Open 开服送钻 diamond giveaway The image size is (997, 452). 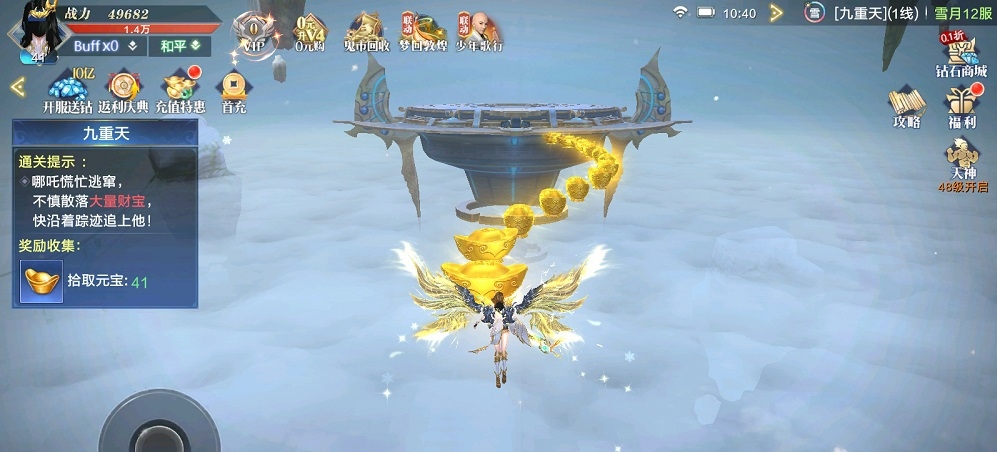[67, 92]
